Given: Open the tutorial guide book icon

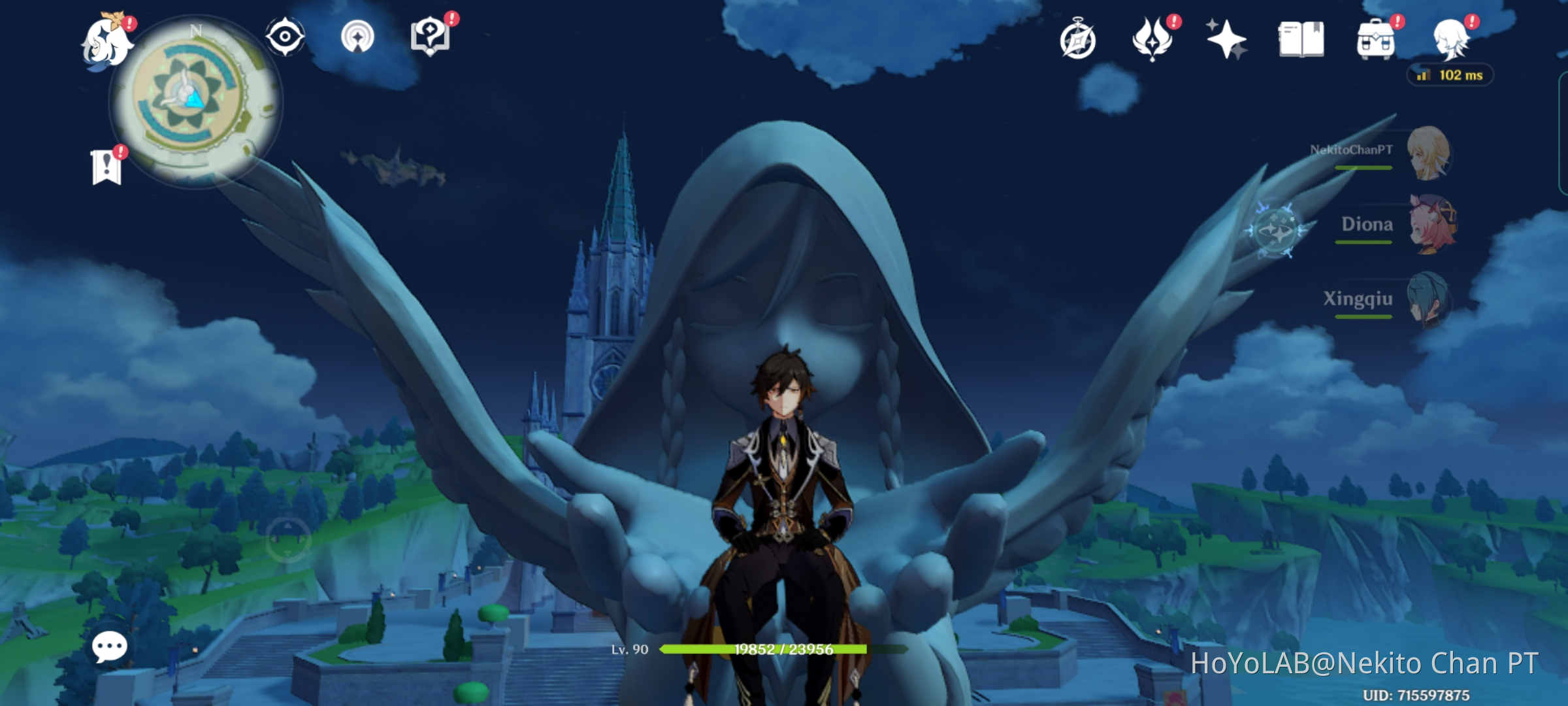Looking at the screenshot, I should 429,37.
